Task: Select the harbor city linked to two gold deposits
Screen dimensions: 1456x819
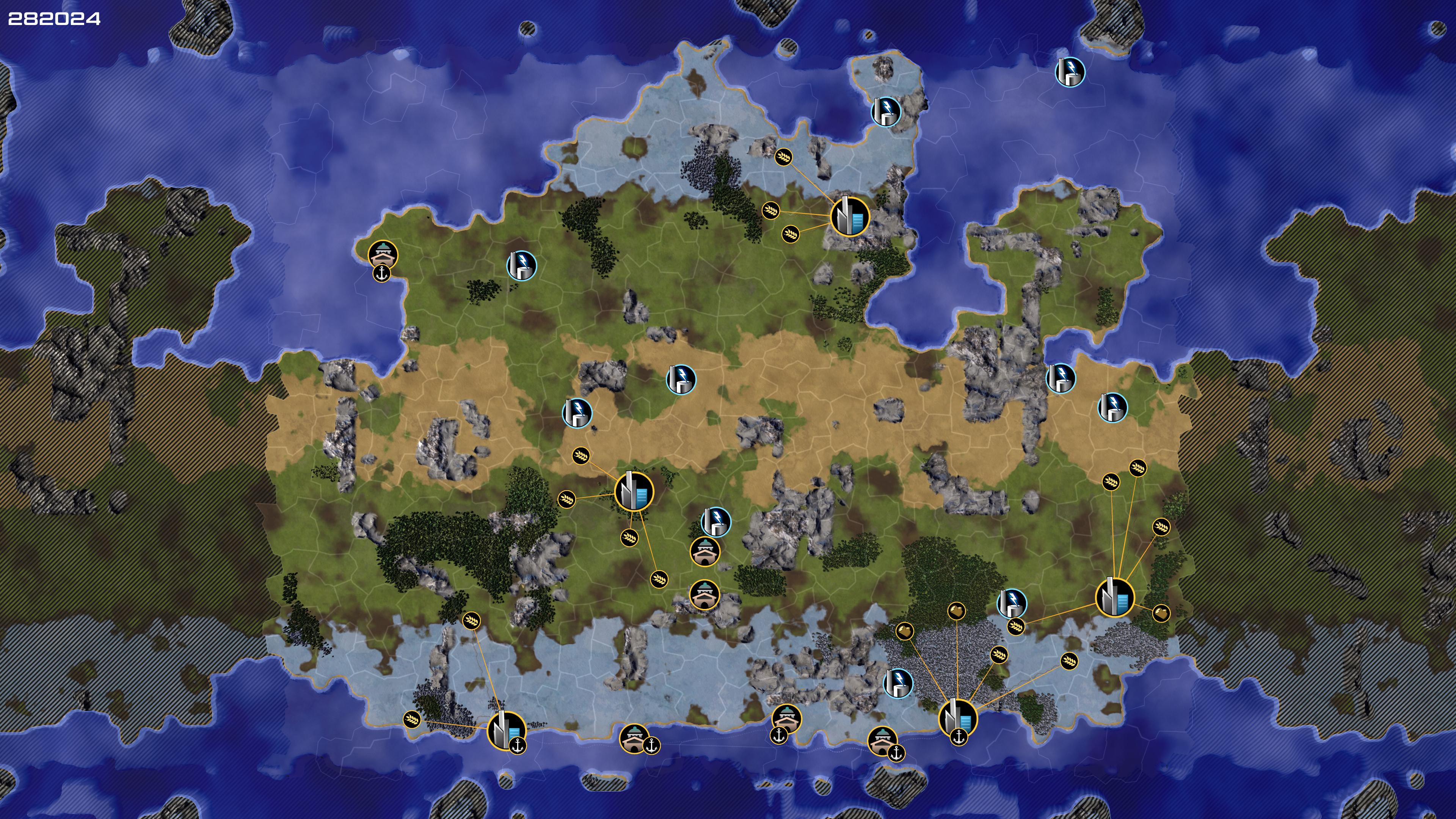Action: (x=957, y=718)
